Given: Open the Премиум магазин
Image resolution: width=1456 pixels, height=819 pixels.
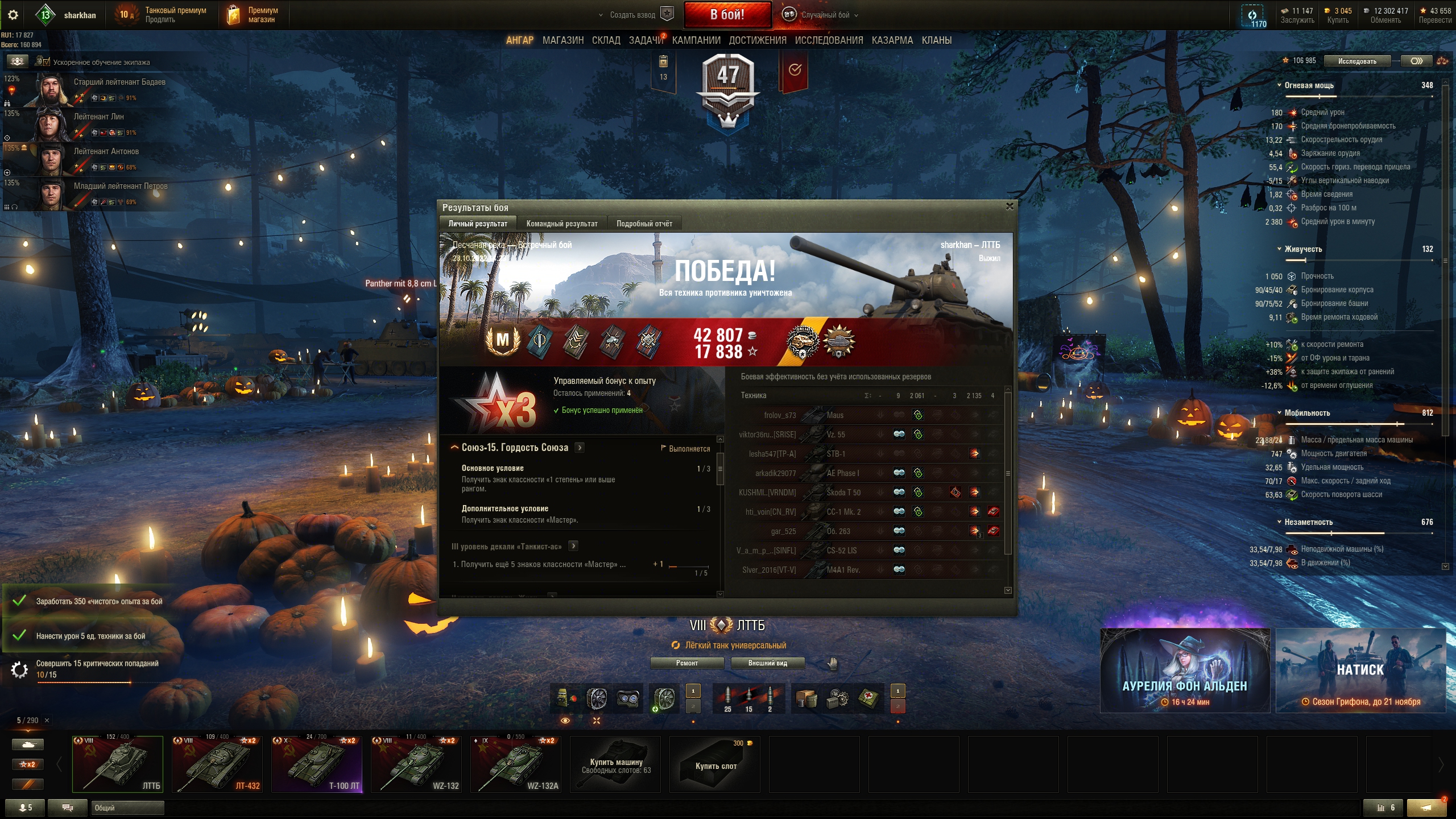Looking at the screenshot, I should tap(254, 15).
